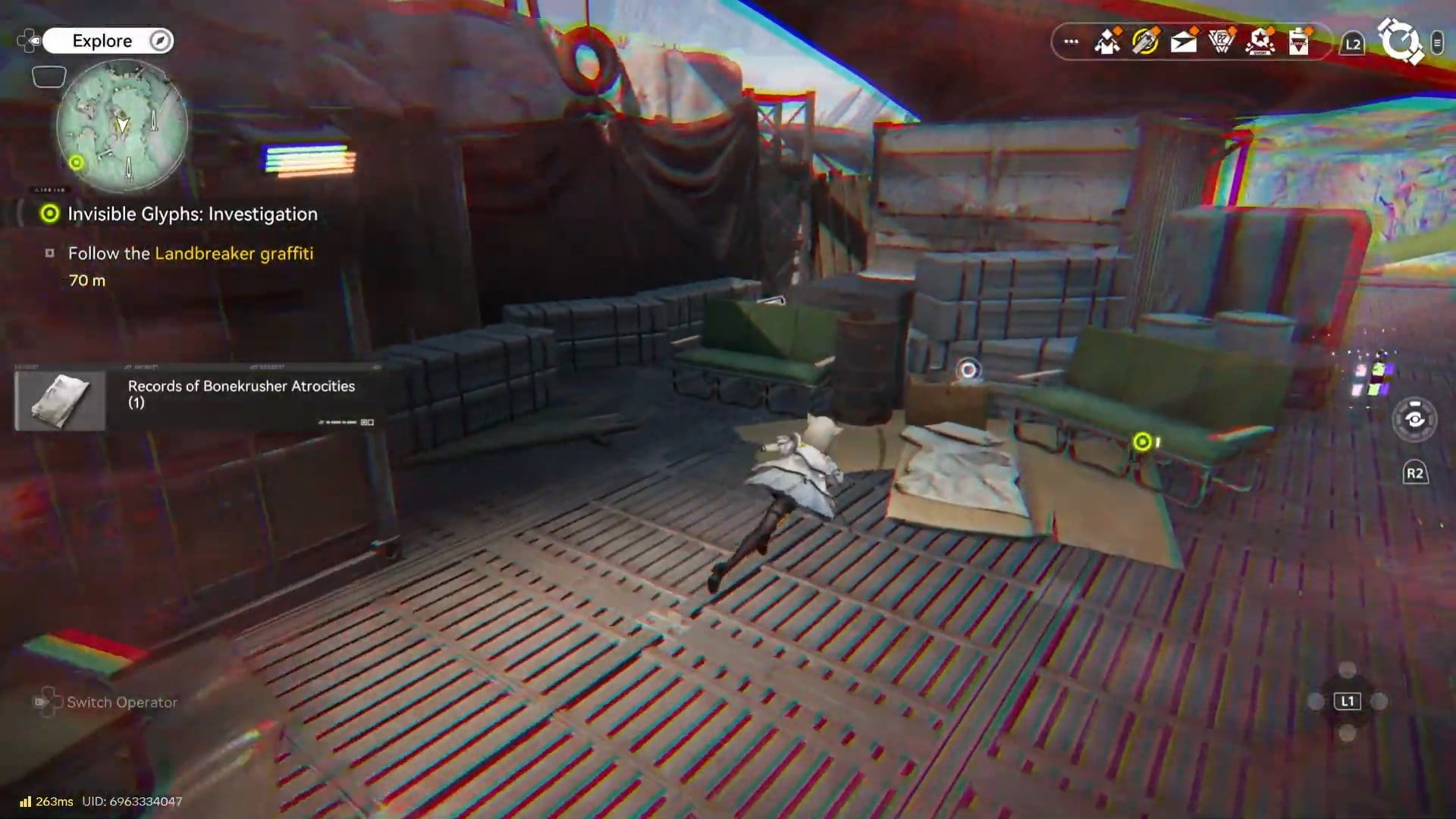Open the character outfit icon with notification badge
Image resolution: width=1456 pixels, height=819 pixels.
click(x=1106, y=42)
